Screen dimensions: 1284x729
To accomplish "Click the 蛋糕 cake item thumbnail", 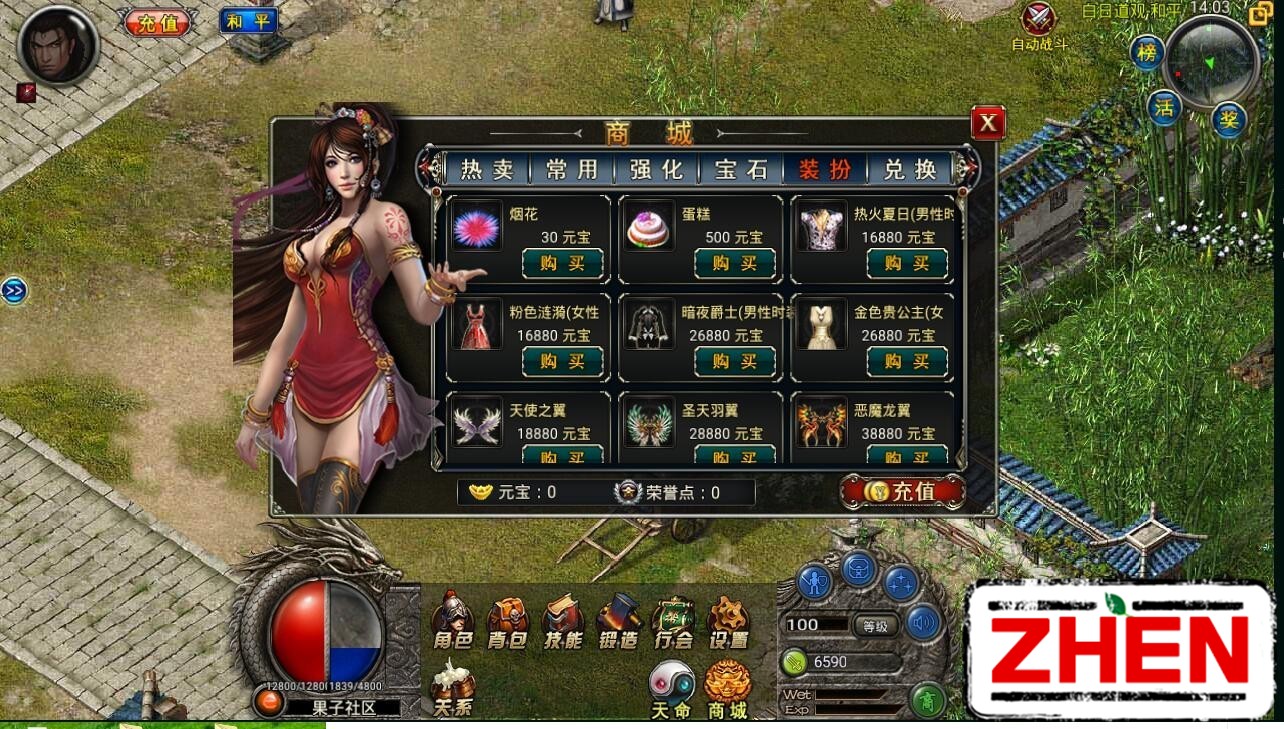I will 648,226.
